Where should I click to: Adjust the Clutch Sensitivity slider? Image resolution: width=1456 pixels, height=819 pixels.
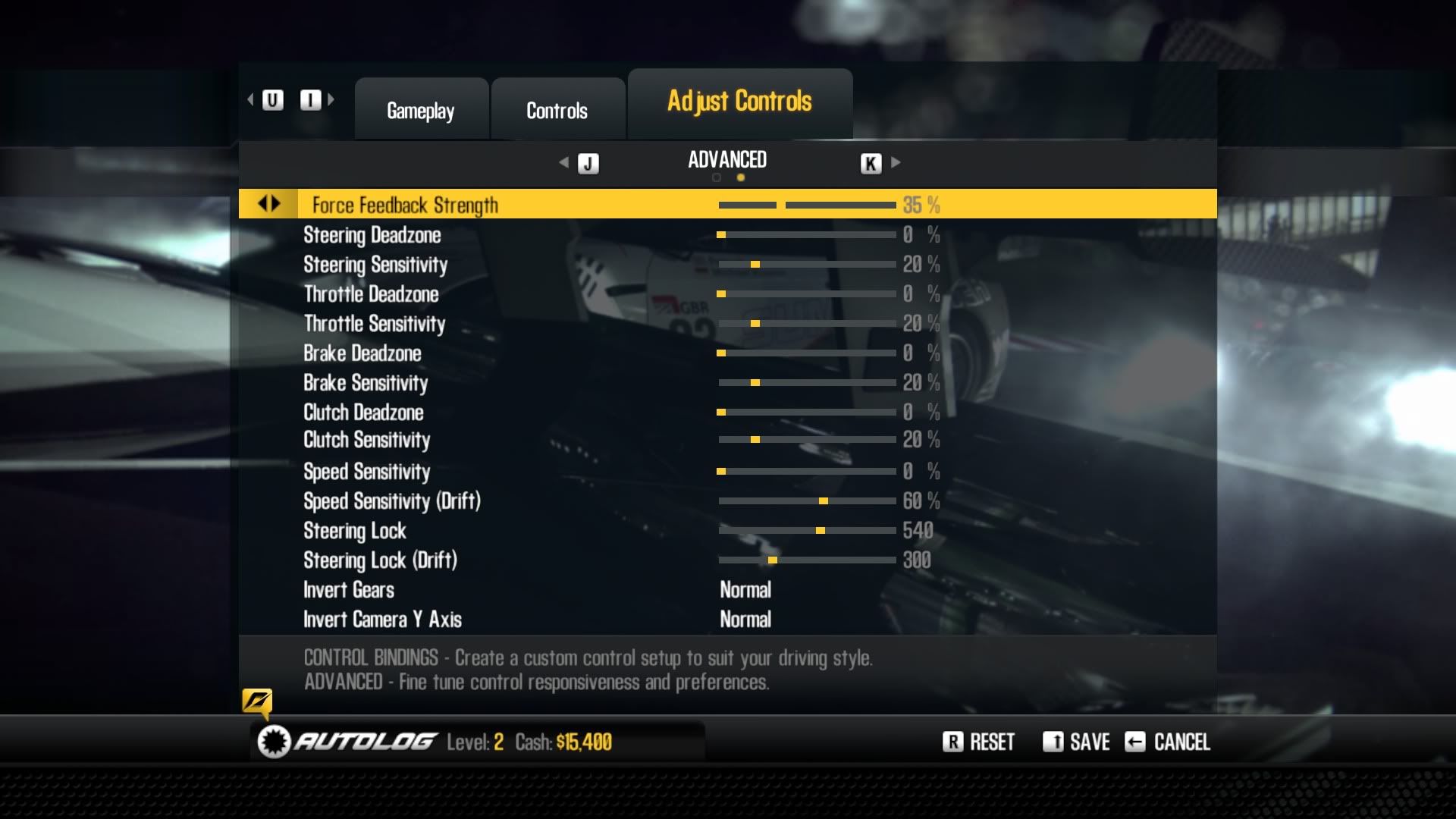[x=807, y=440]
